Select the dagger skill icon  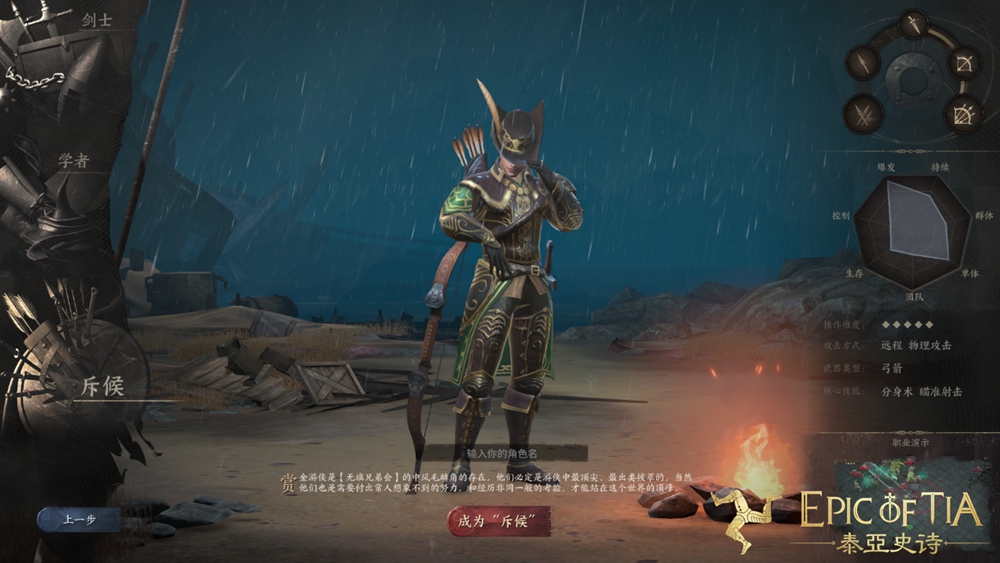pyautogui.click(x=913, y=24)
